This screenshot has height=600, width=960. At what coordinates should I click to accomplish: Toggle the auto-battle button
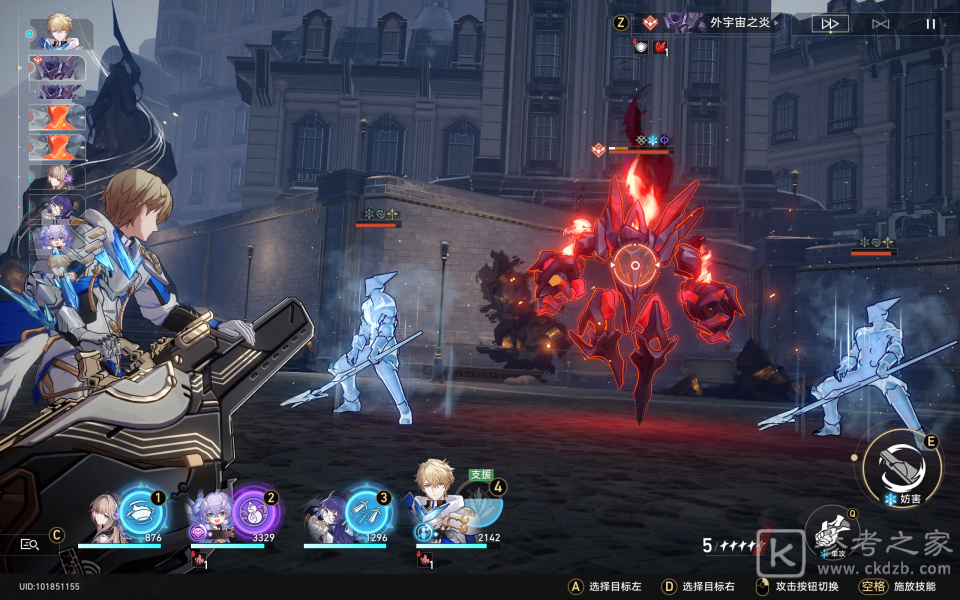click(x=880, y=24)
